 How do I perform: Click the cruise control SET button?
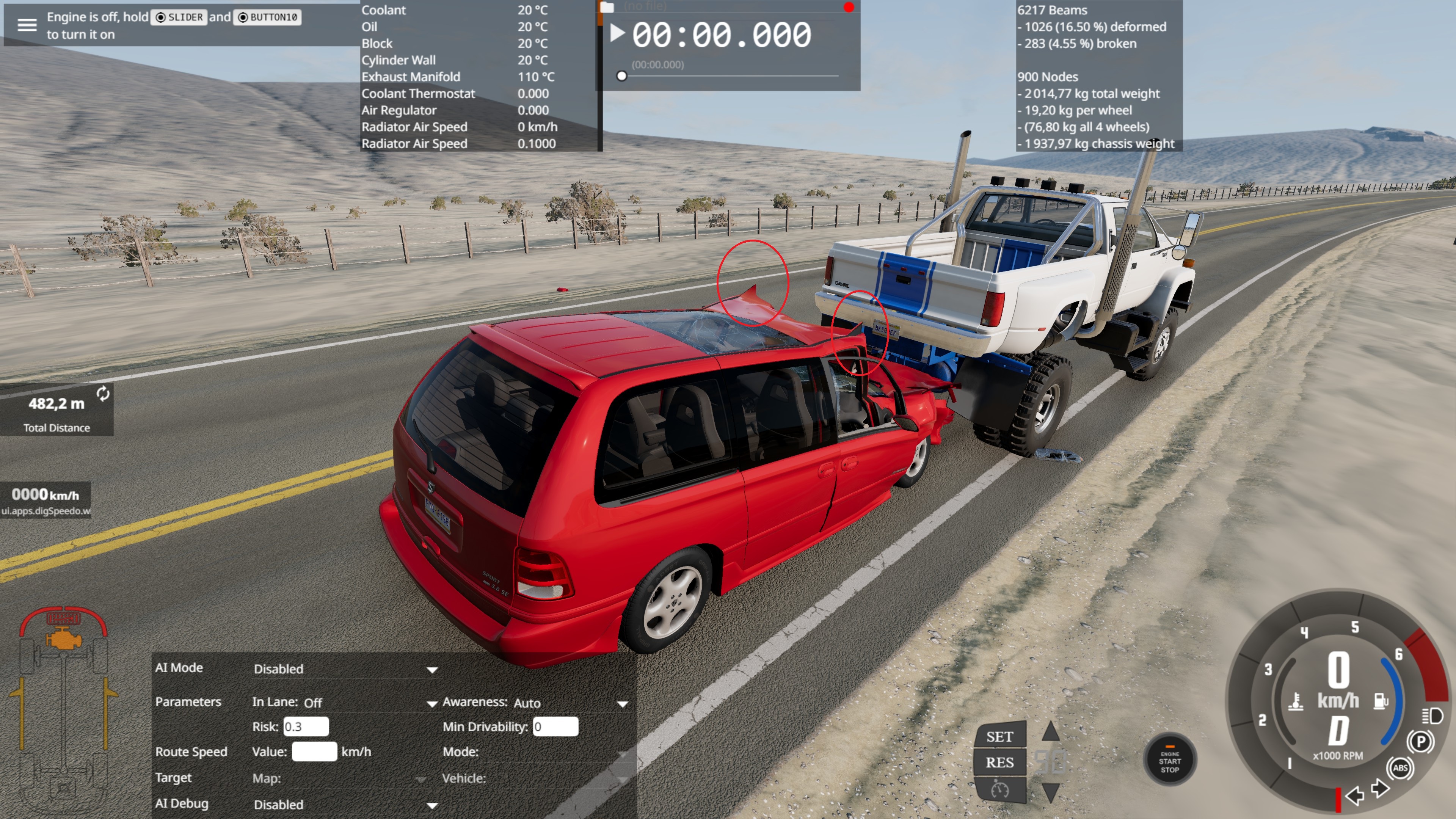point(999,736)
